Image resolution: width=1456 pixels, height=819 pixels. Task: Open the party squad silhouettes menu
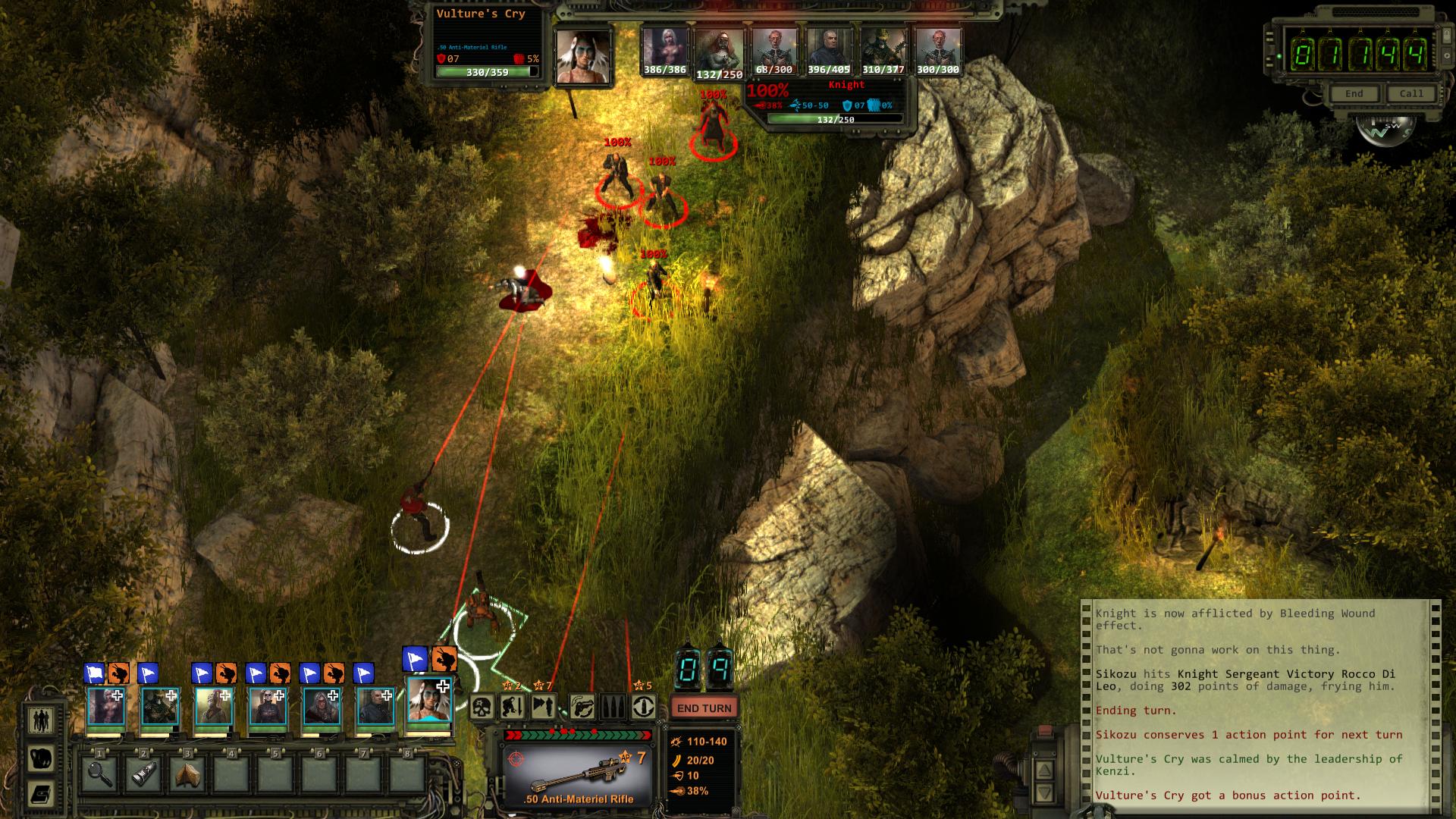pos(40,720)
